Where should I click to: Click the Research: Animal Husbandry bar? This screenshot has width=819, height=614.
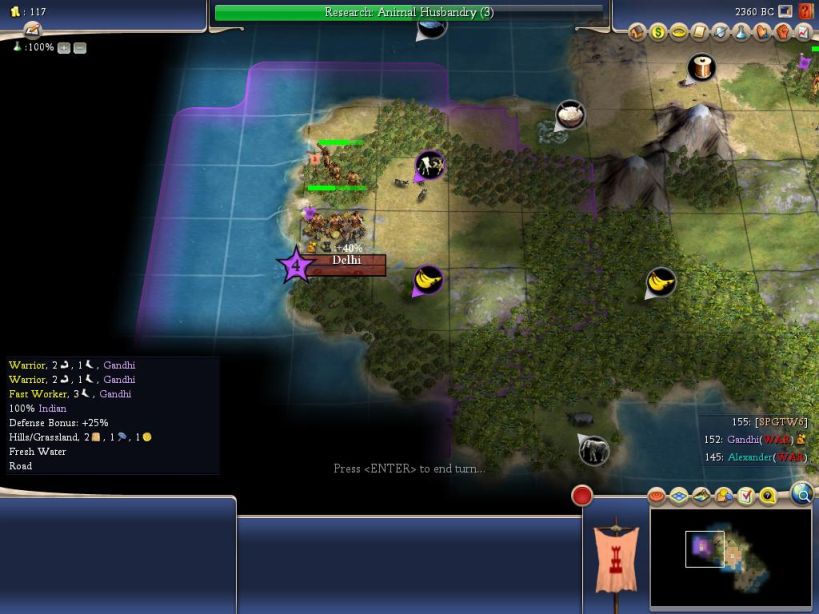[x=409, y=12]
